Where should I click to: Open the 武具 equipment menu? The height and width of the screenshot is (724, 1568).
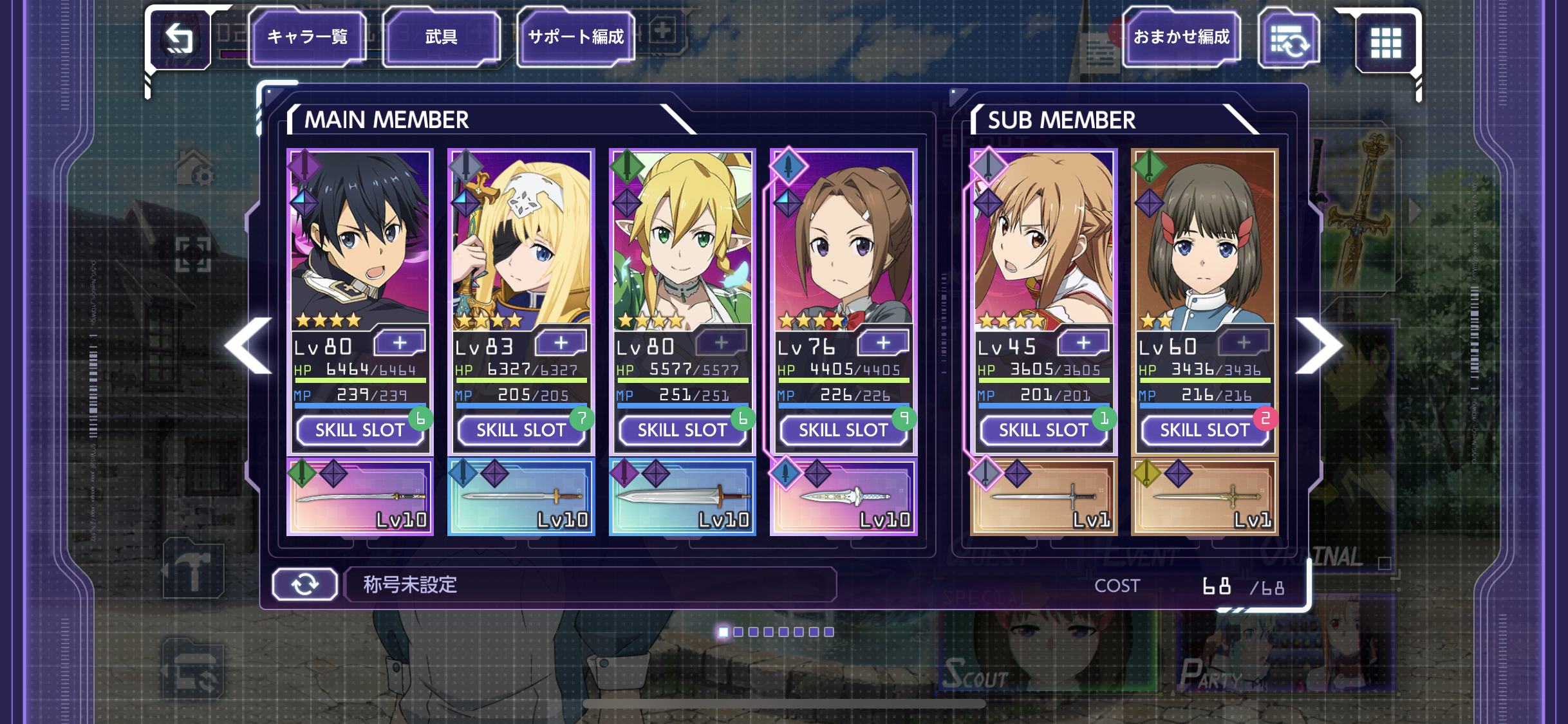441,37
